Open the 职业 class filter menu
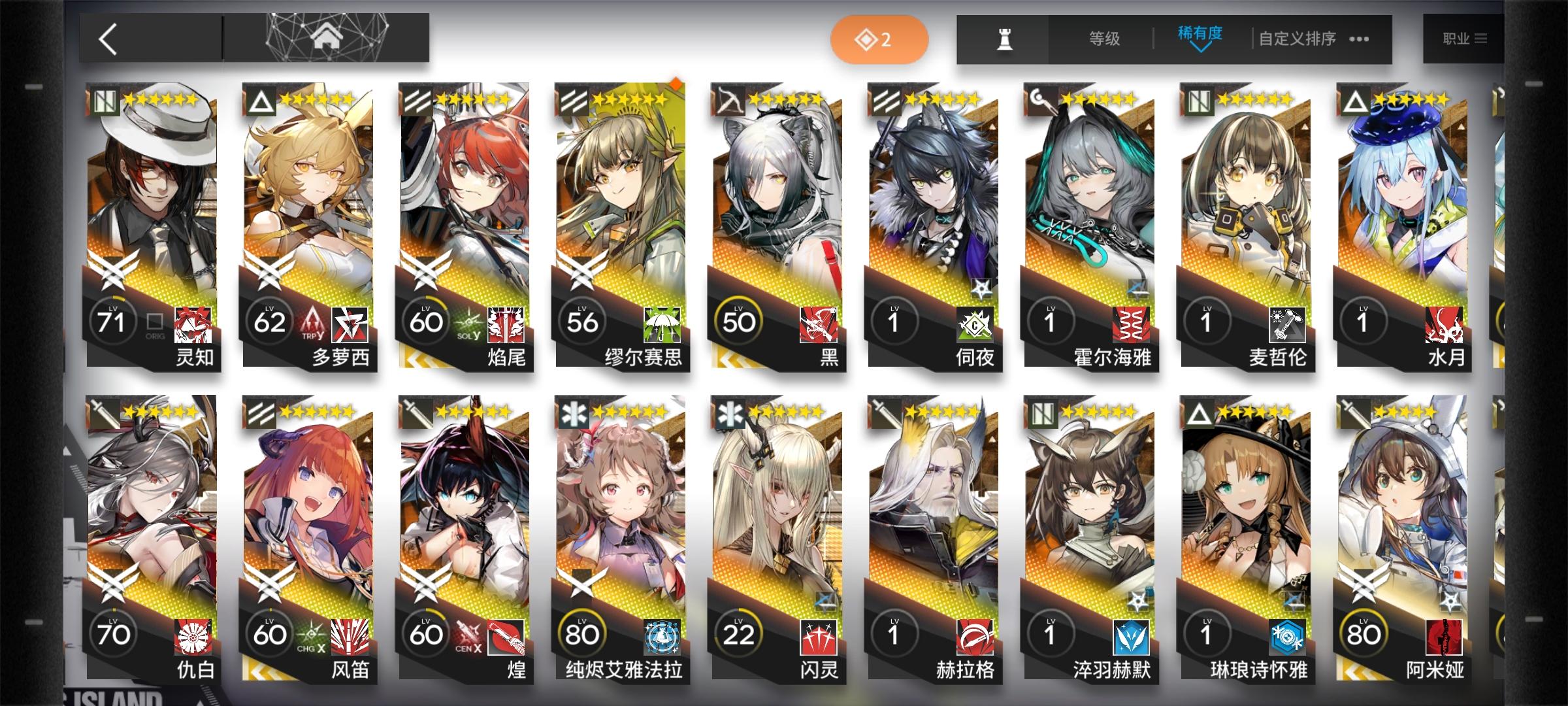Screen dimensions: 1568x706 [1467, 38]
